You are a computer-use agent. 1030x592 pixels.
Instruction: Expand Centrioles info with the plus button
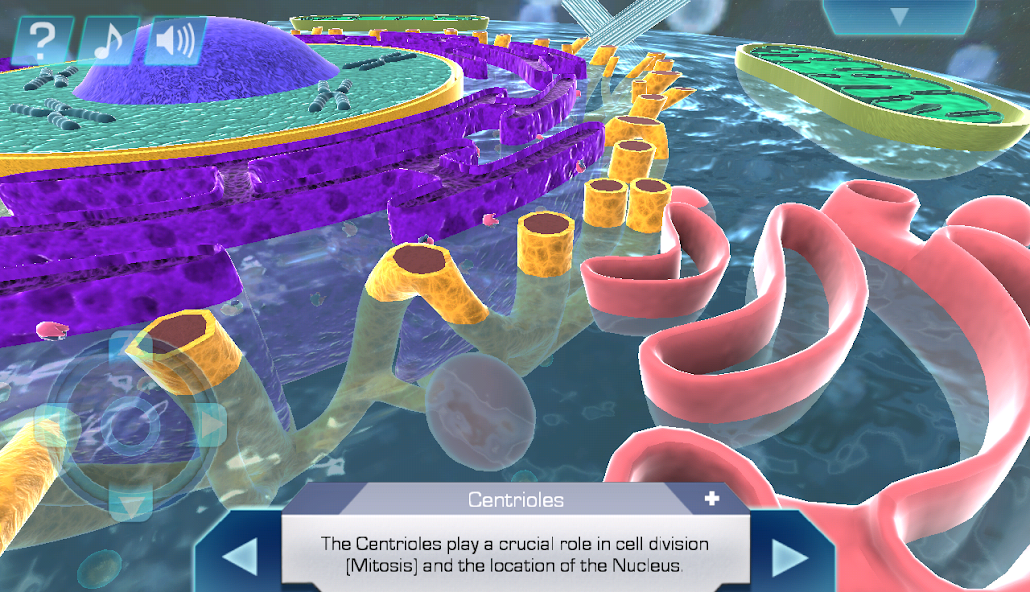pyautogui.click(x=712, y=499)
